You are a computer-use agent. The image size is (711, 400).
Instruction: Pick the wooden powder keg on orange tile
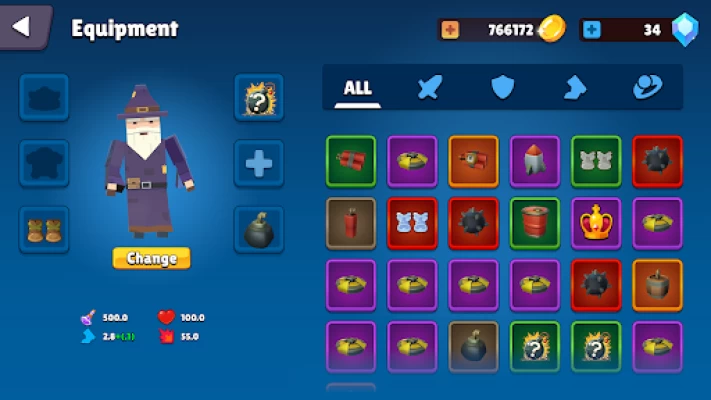click(x=657, y=285)
